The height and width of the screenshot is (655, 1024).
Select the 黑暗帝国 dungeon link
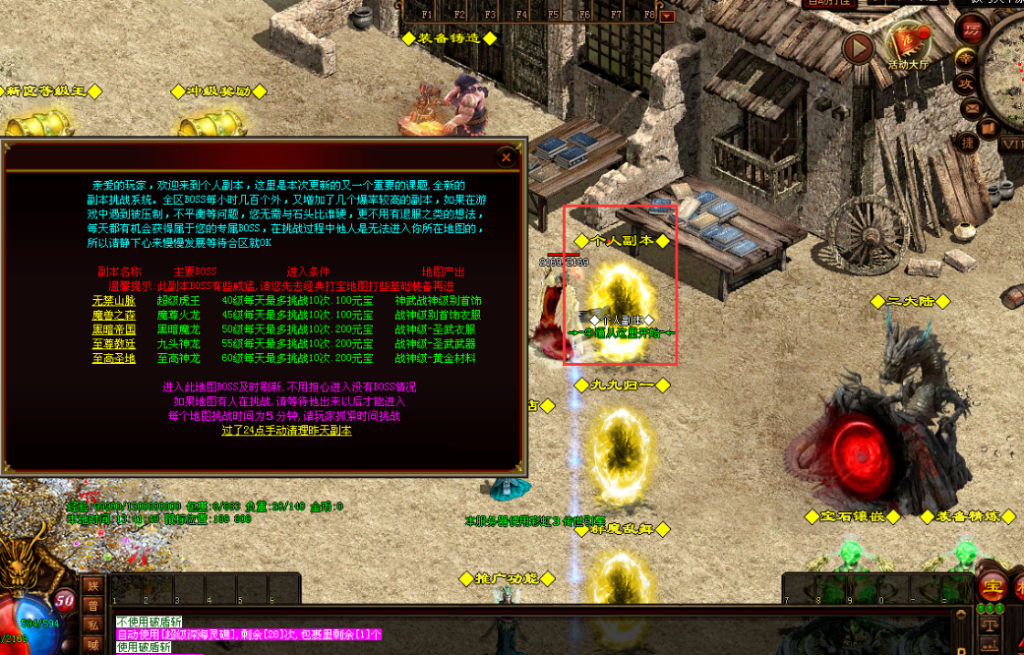coord(113,329)
